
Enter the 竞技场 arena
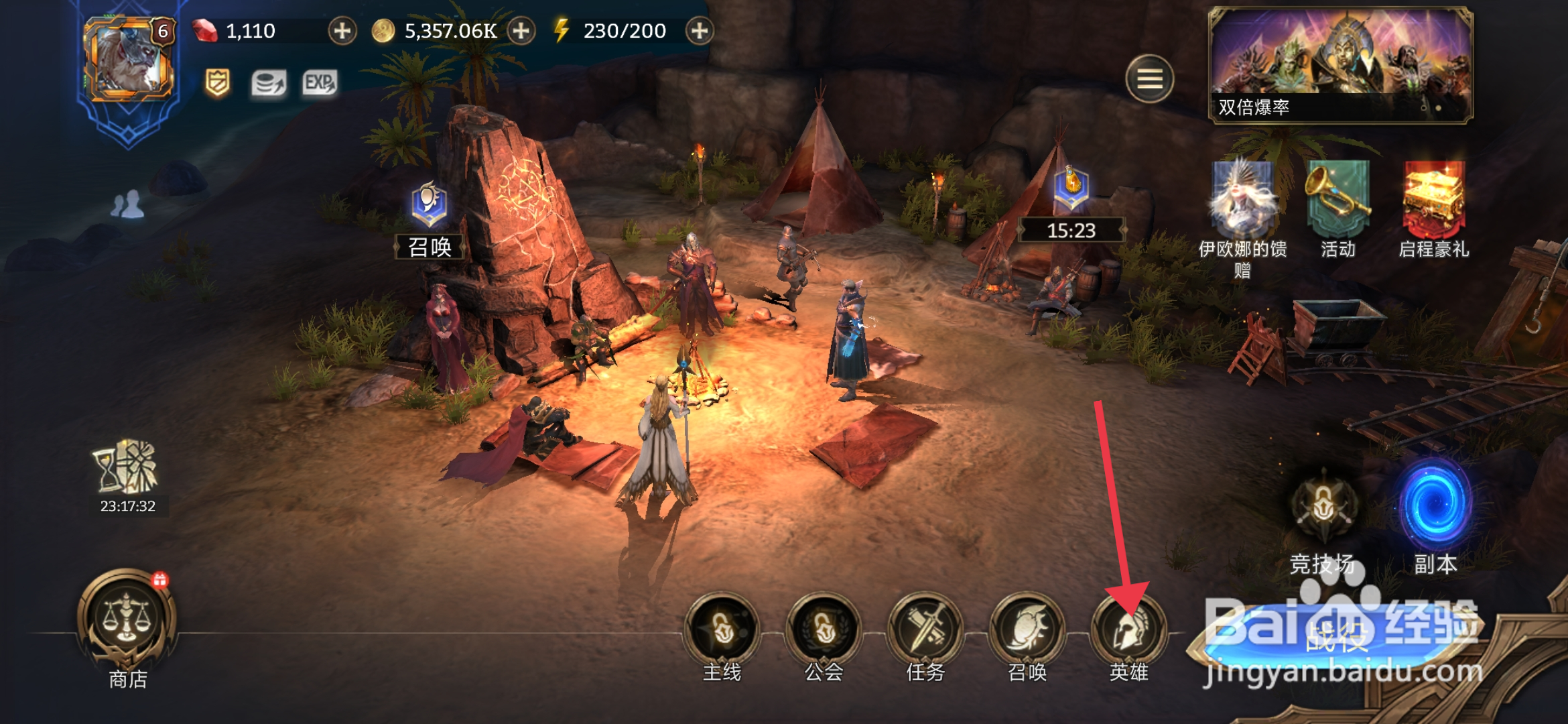[x=1323, y=509]
